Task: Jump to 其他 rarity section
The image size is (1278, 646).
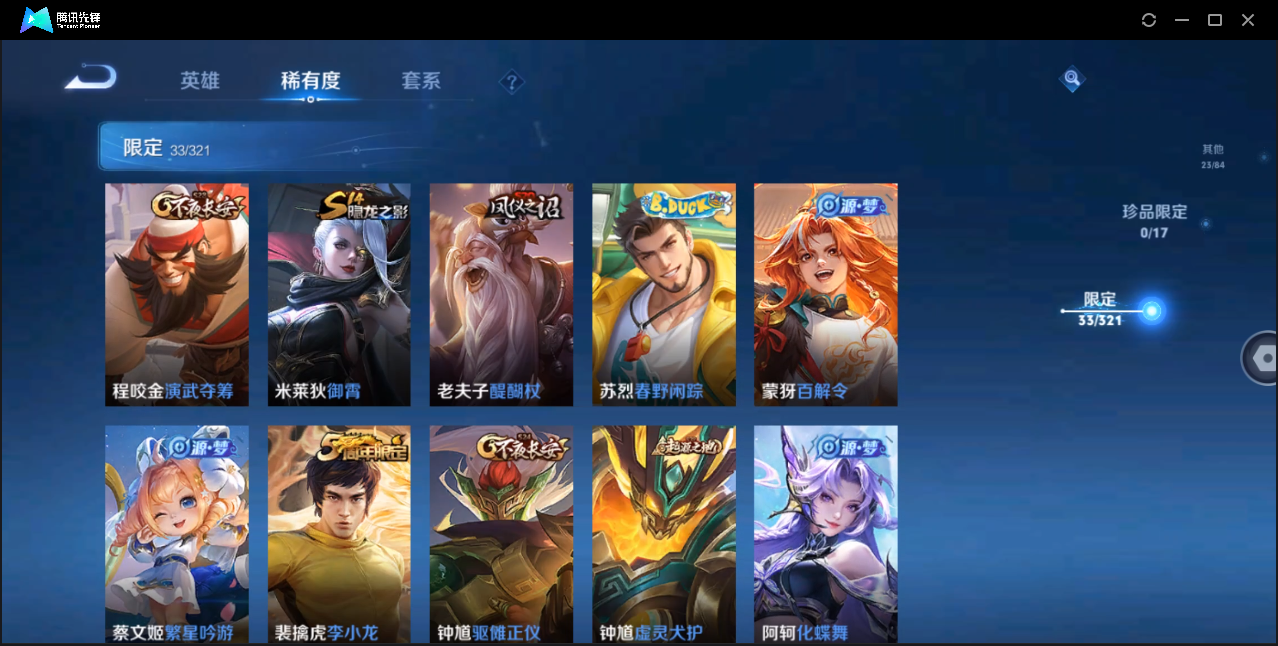Action: click(x=1213, y=156)
